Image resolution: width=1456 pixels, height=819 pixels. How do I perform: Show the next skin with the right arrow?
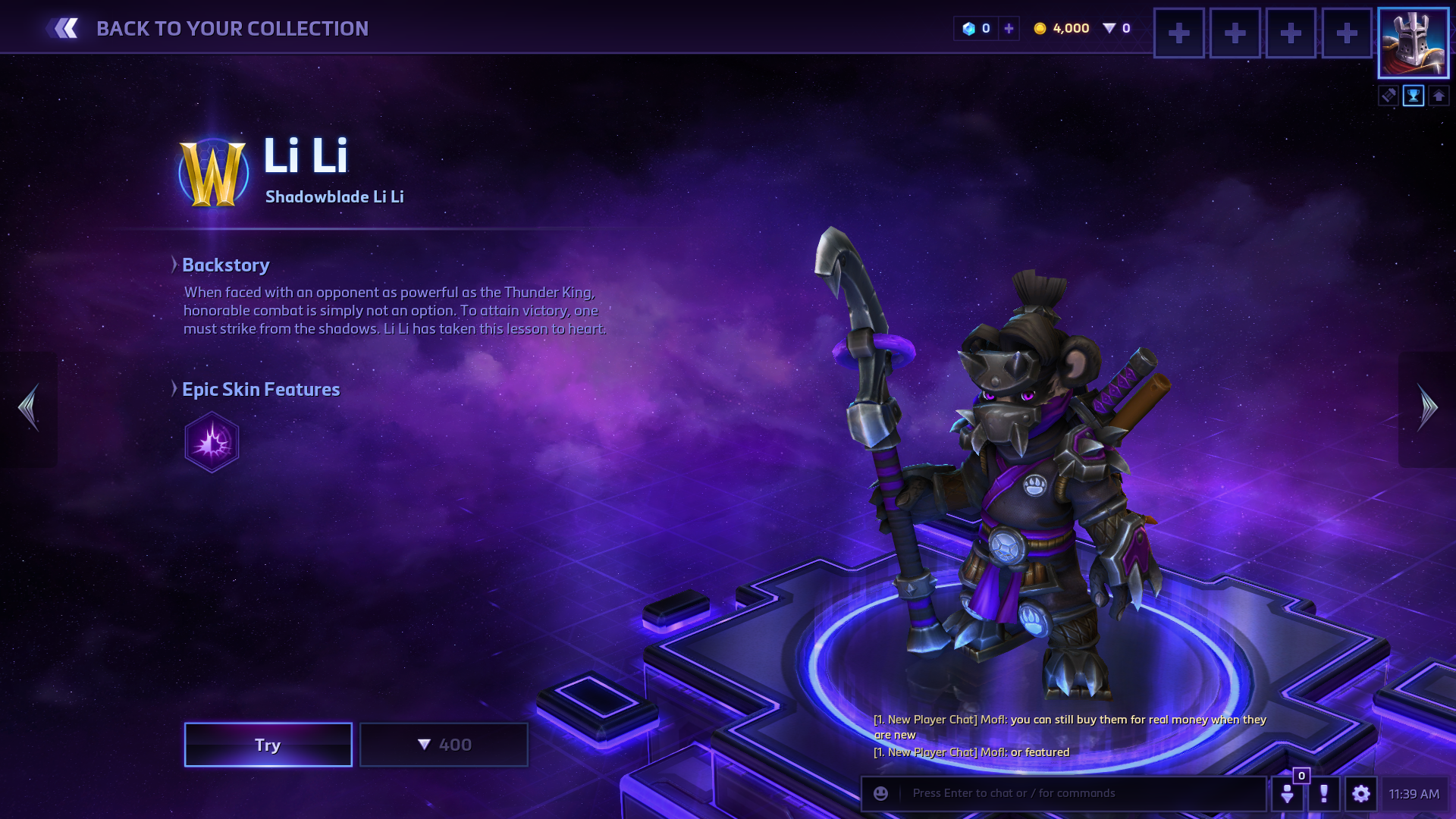pos(1427,408)
